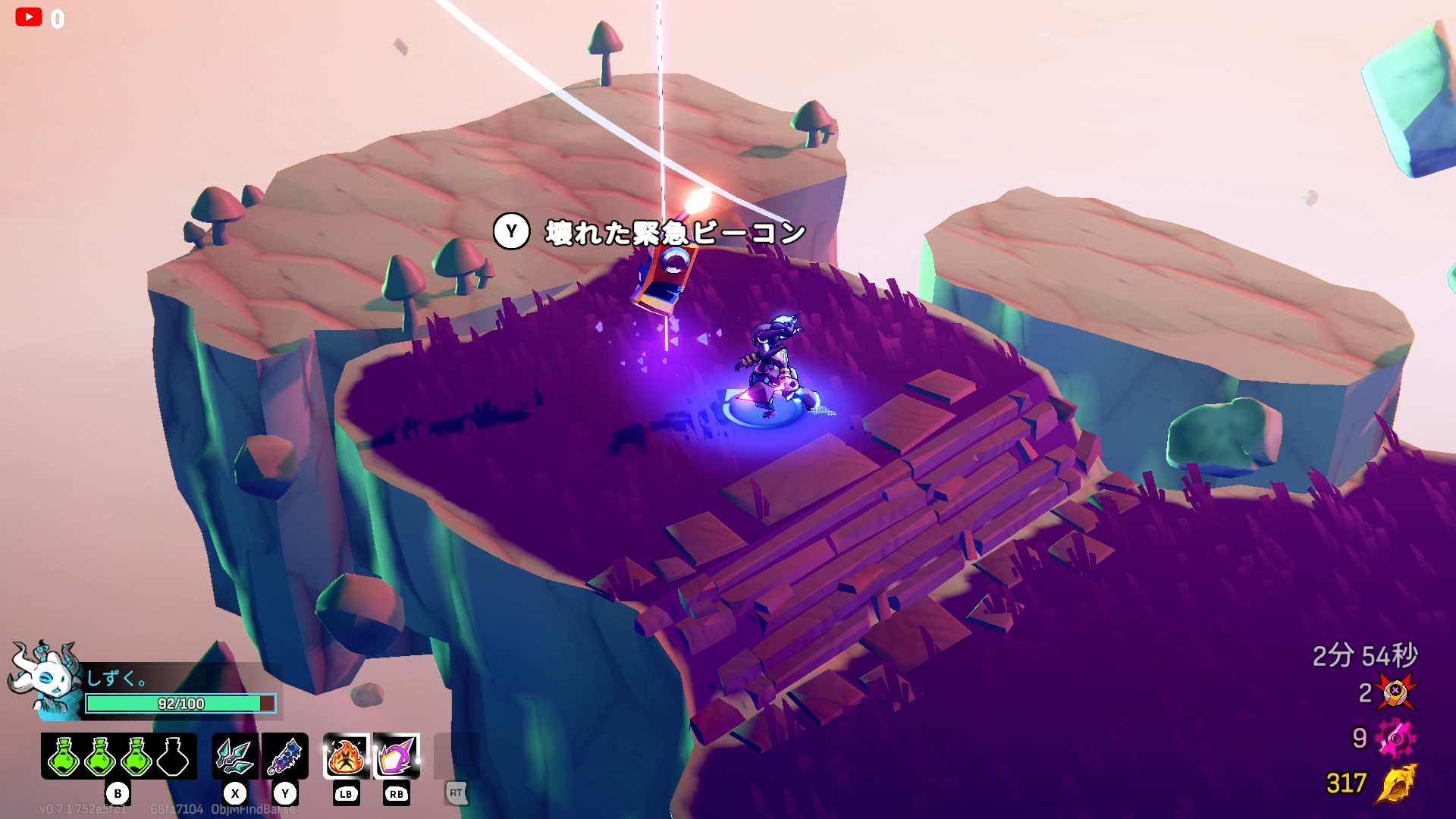The height and width of the screenshot is (819, 1456).
Task: Activate the purple dash ability icon
Action: pos(396,756)
